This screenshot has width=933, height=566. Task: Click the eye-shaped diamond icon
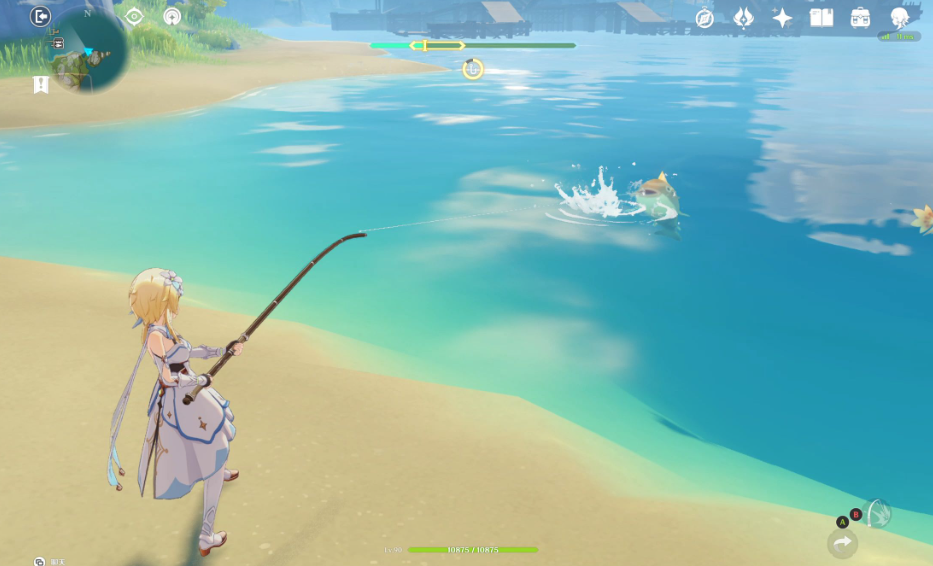pyautogui.click(x=134, y=17)
